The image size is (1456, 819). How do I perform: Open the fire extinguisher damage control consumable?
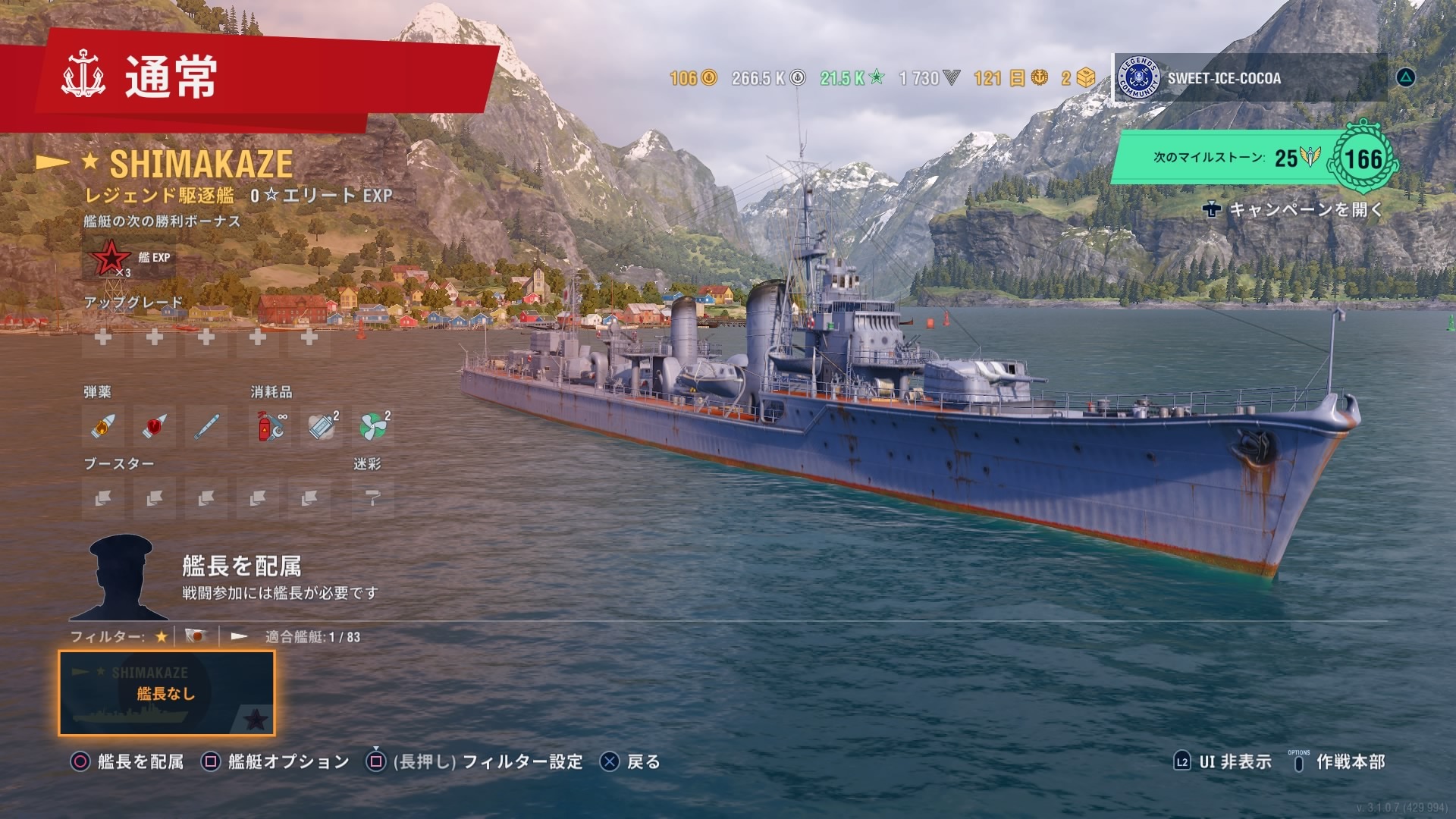271,426
